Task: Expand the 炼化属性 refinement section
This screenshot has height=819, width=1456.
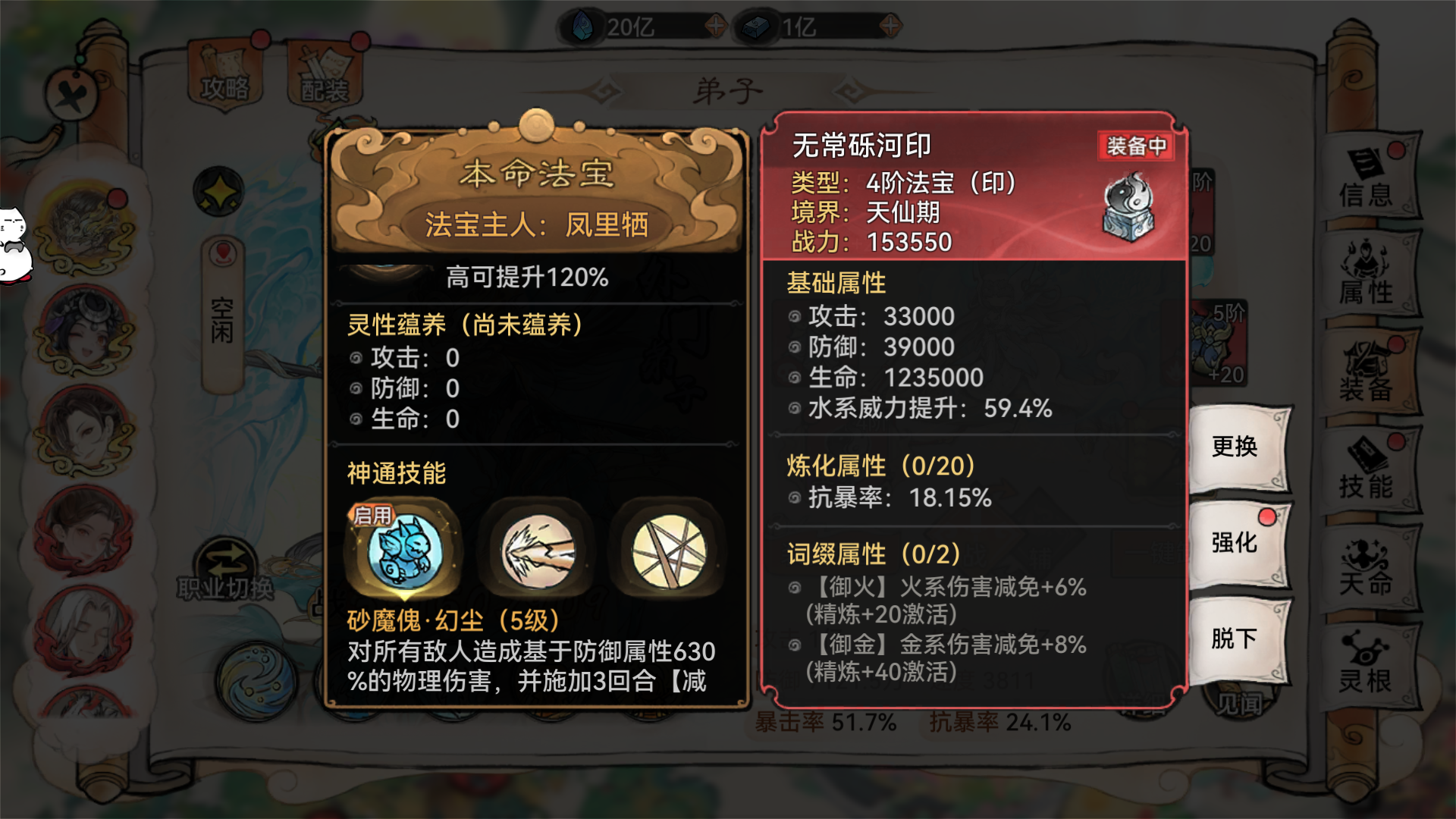Action: coord(880,466)
